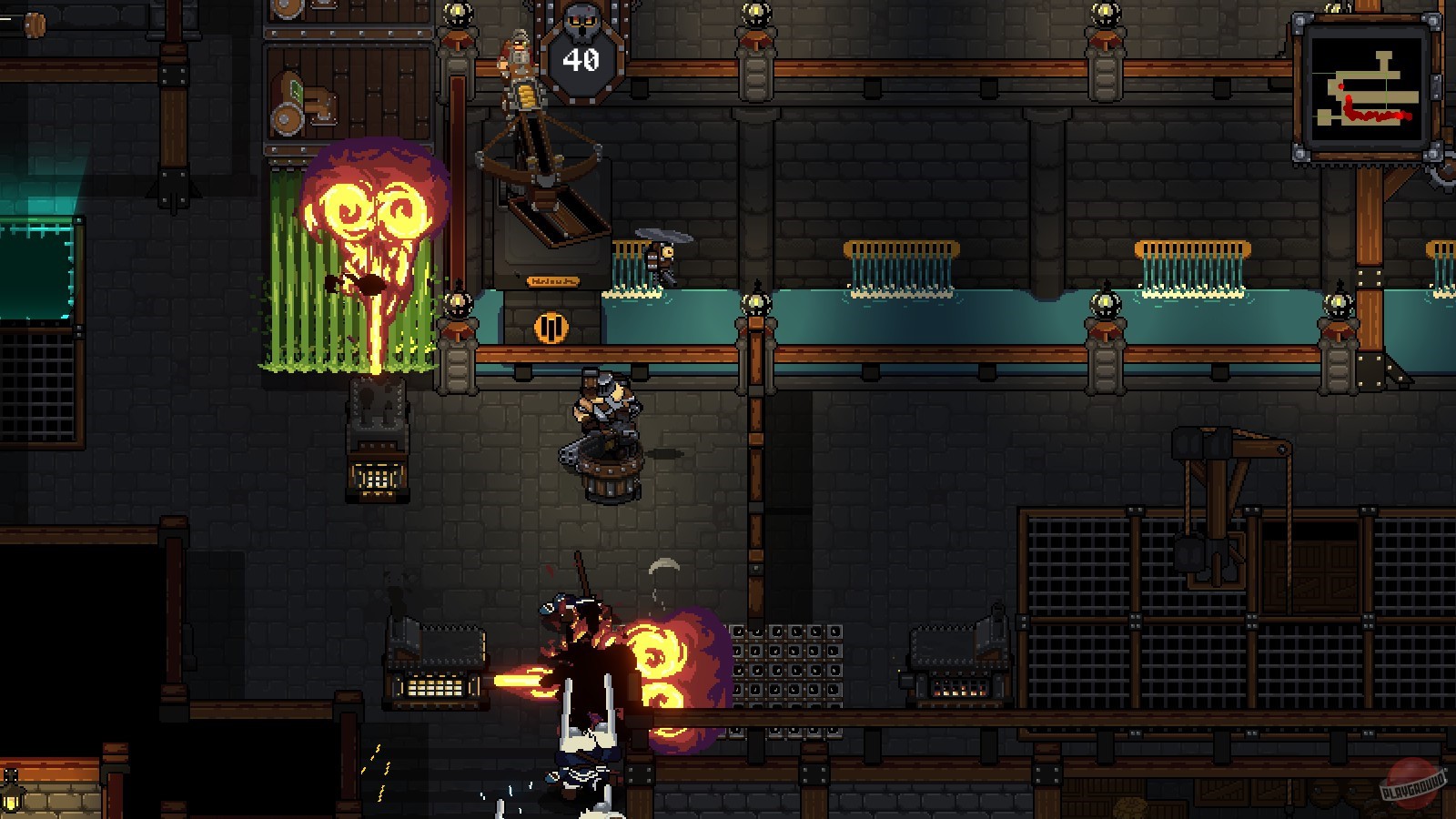Select the circular gate emblem below the sign
This screenshot has width=1456, height=819.
pyautogui.click(x=551, y=327)
